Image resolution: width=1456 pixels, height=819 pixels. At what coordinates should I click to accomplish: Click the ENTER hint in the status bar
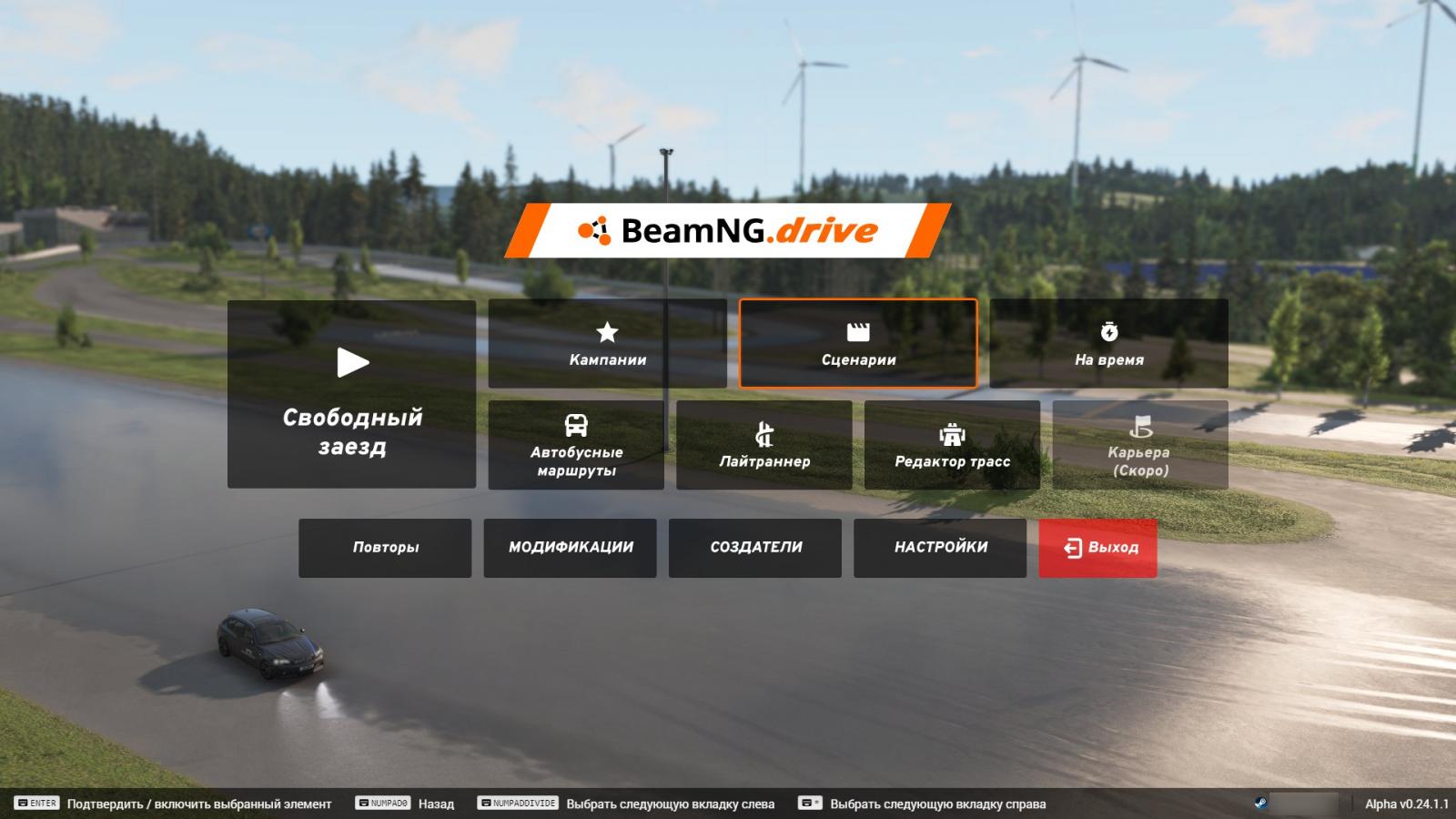coord(36,804)
